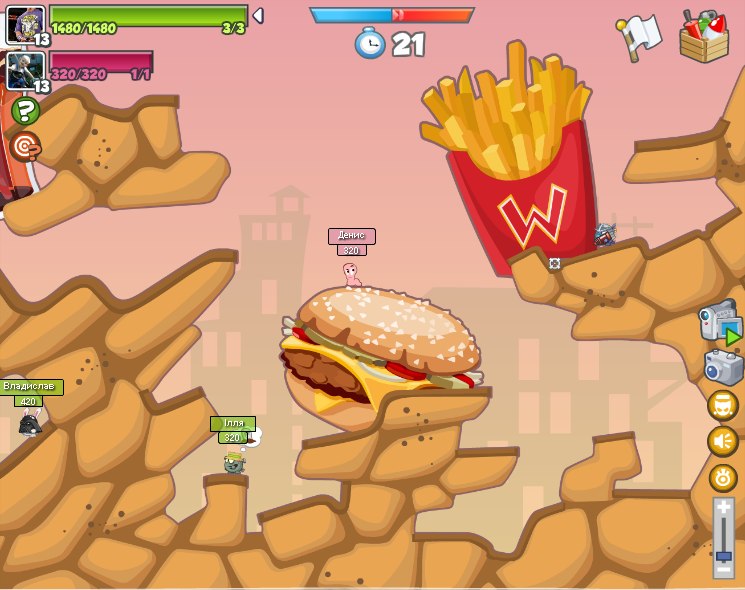
Task: Zoom out with the minus button
Action: [723, 570]
